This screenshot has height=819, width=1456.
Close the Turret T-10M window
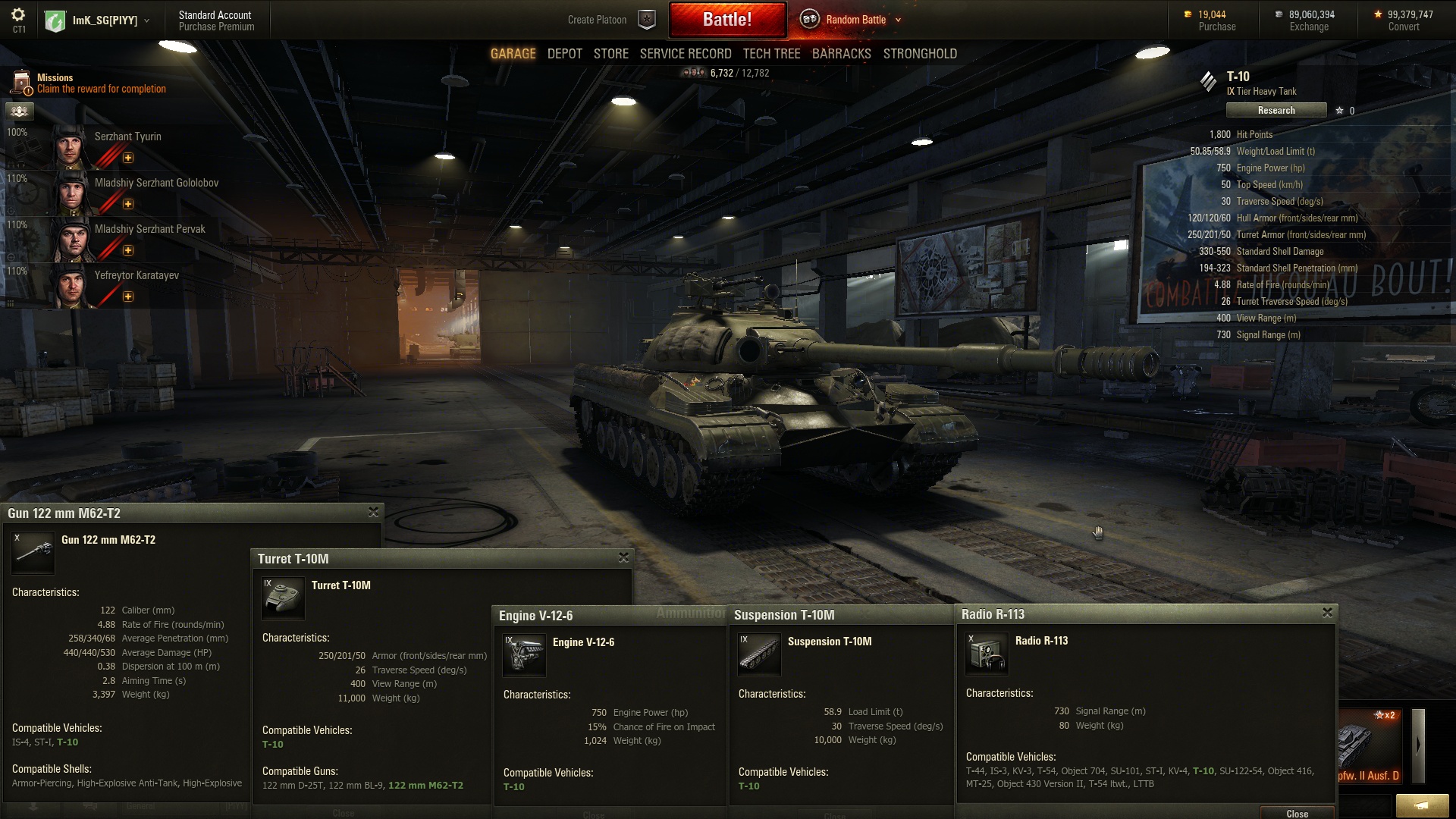[623, 557]
